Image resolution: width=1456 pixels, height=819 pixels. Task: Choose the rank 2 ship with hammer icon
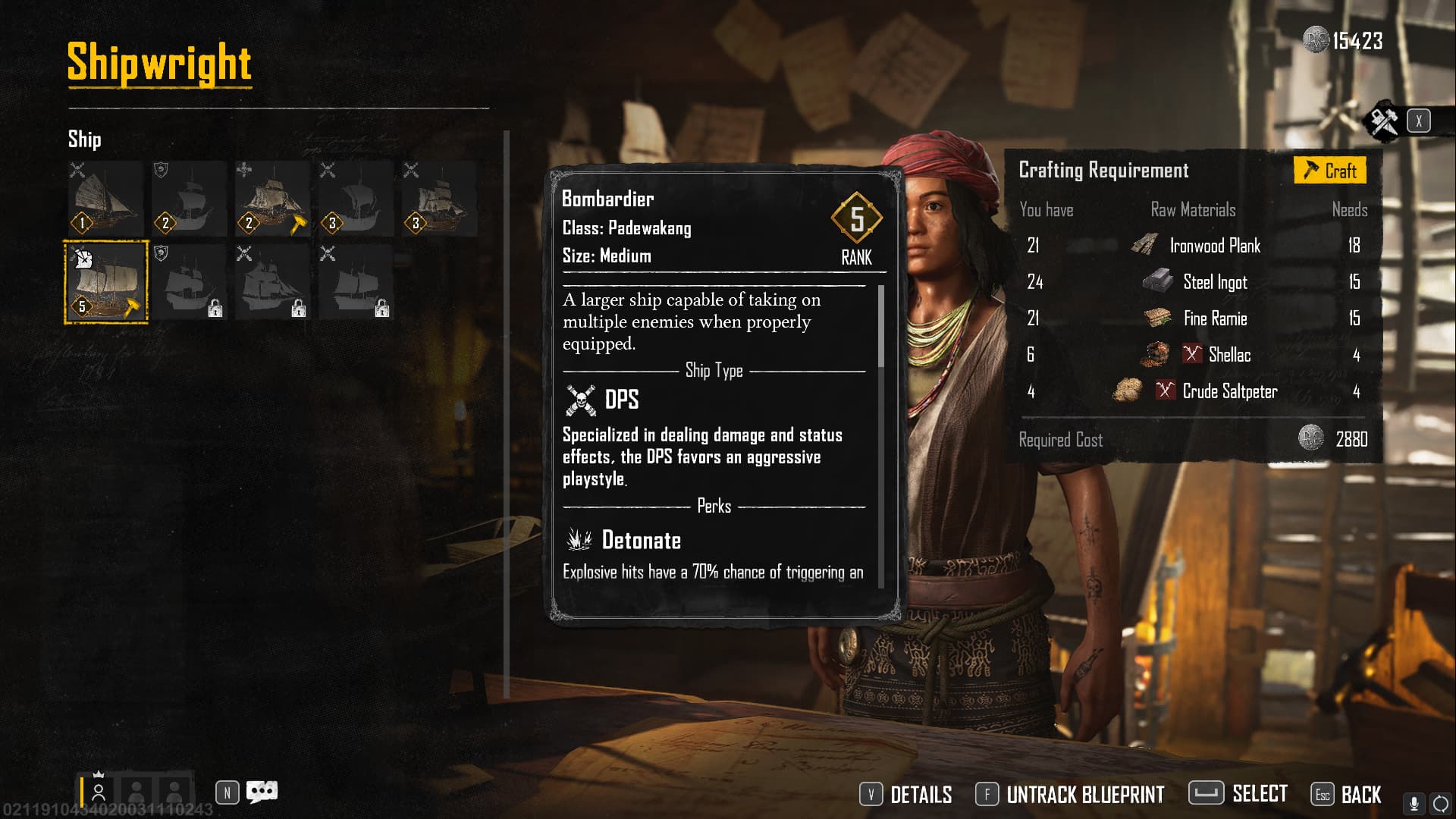coord(272,199)
